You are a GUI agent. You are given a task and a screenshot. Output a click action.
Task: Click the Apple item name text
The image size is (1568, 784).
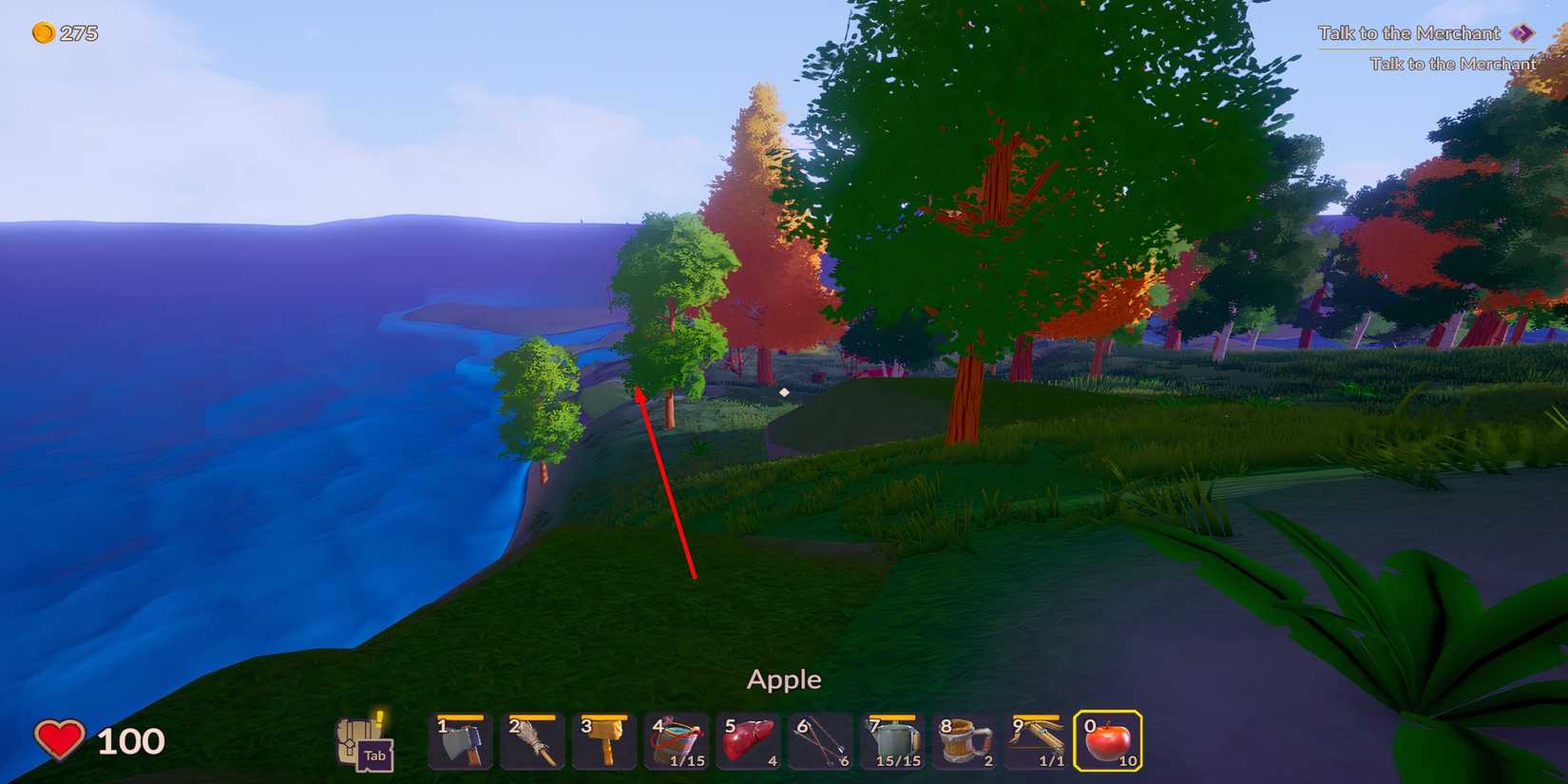click(784, 679)
